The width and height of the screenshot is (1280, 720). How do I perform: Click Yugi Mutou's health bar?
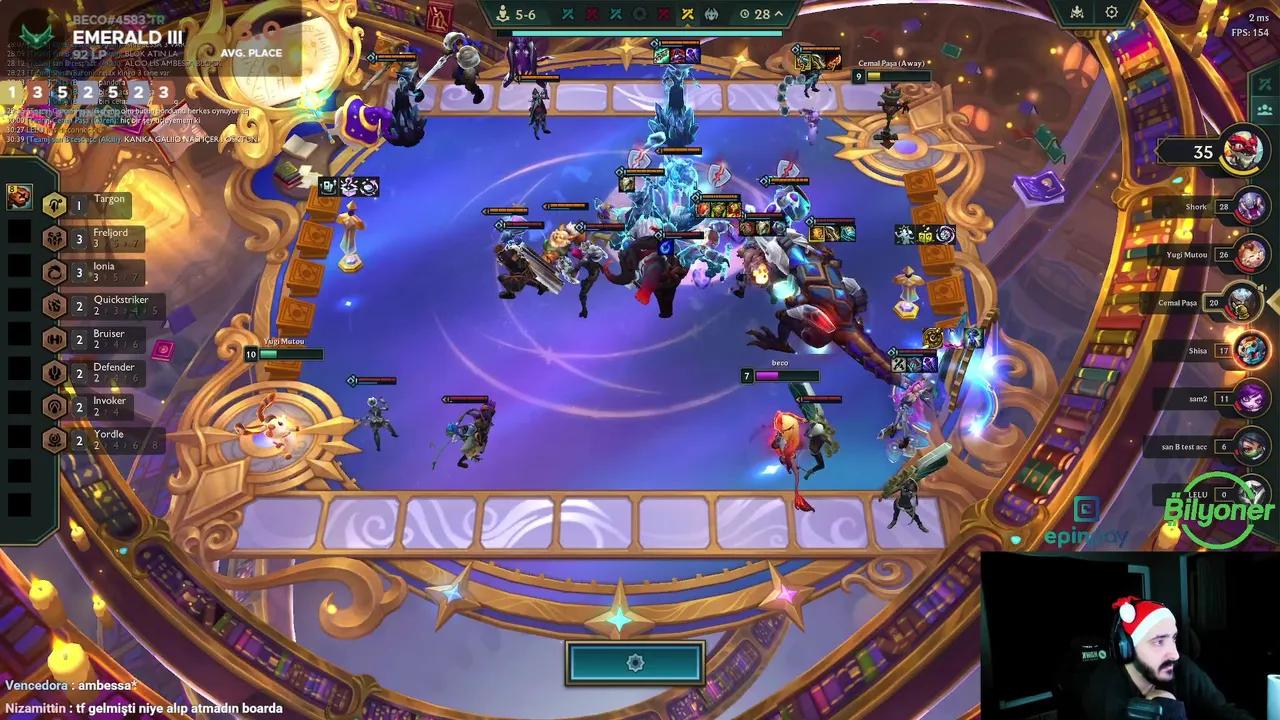pos(292,354)
